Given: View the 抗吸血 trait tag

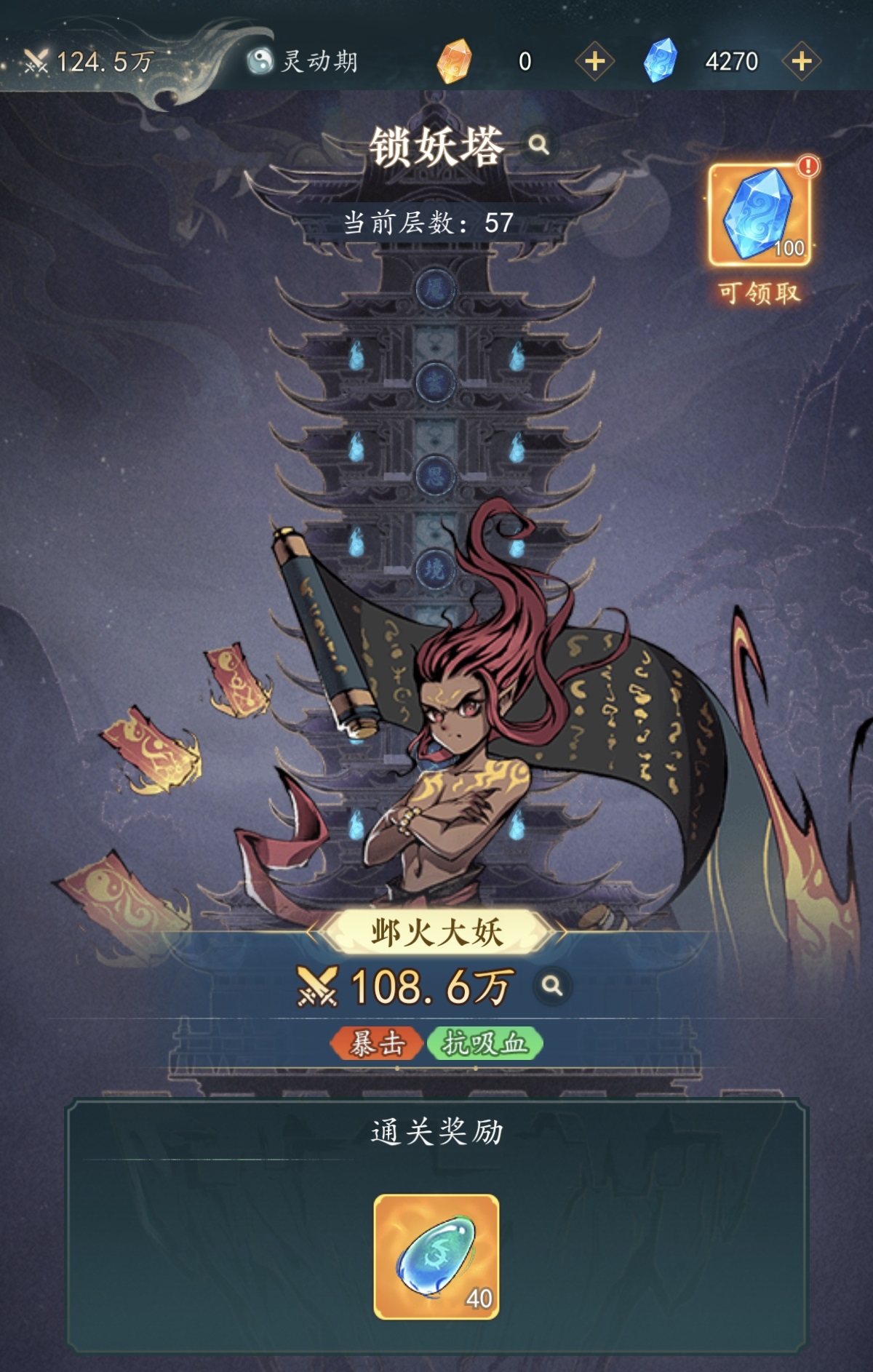Looking at the screenshot, I should point(485,1044).
